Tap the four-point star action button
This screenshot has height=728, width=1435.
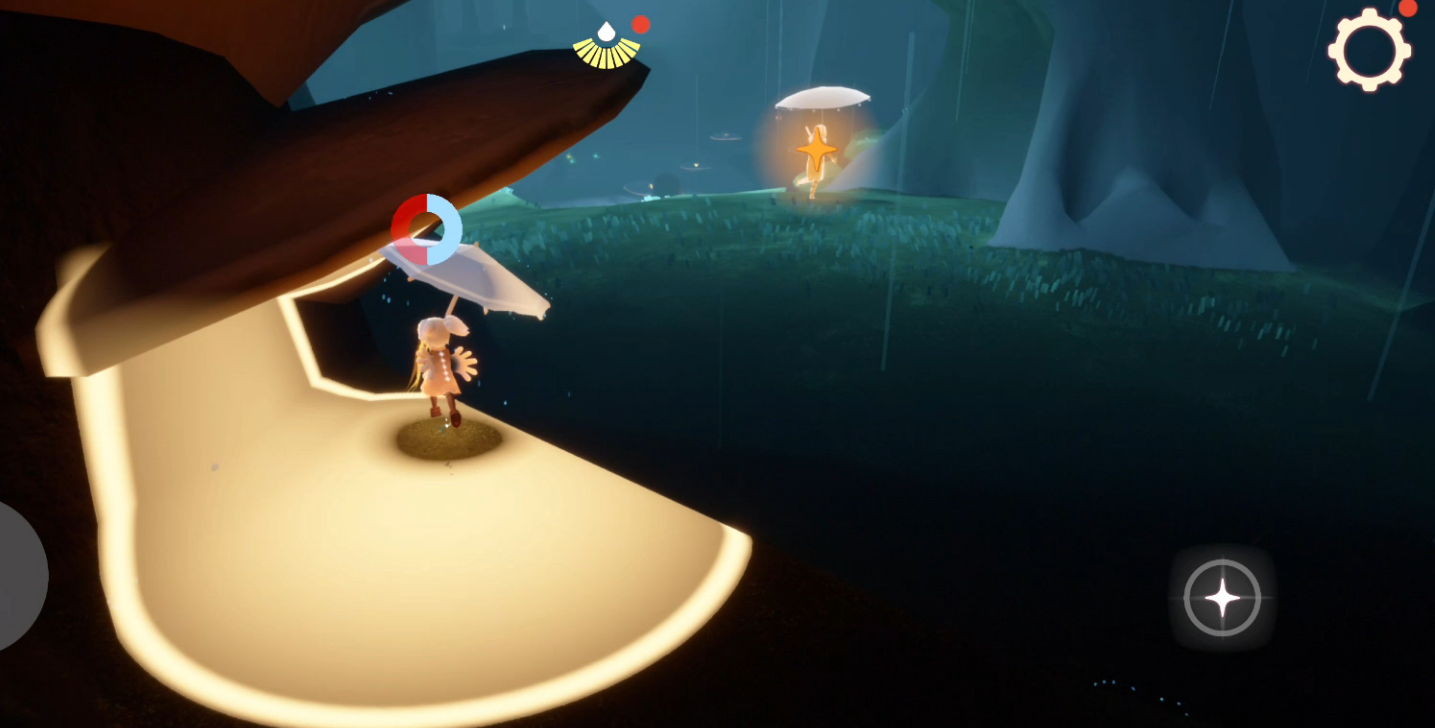point(1222,598)
